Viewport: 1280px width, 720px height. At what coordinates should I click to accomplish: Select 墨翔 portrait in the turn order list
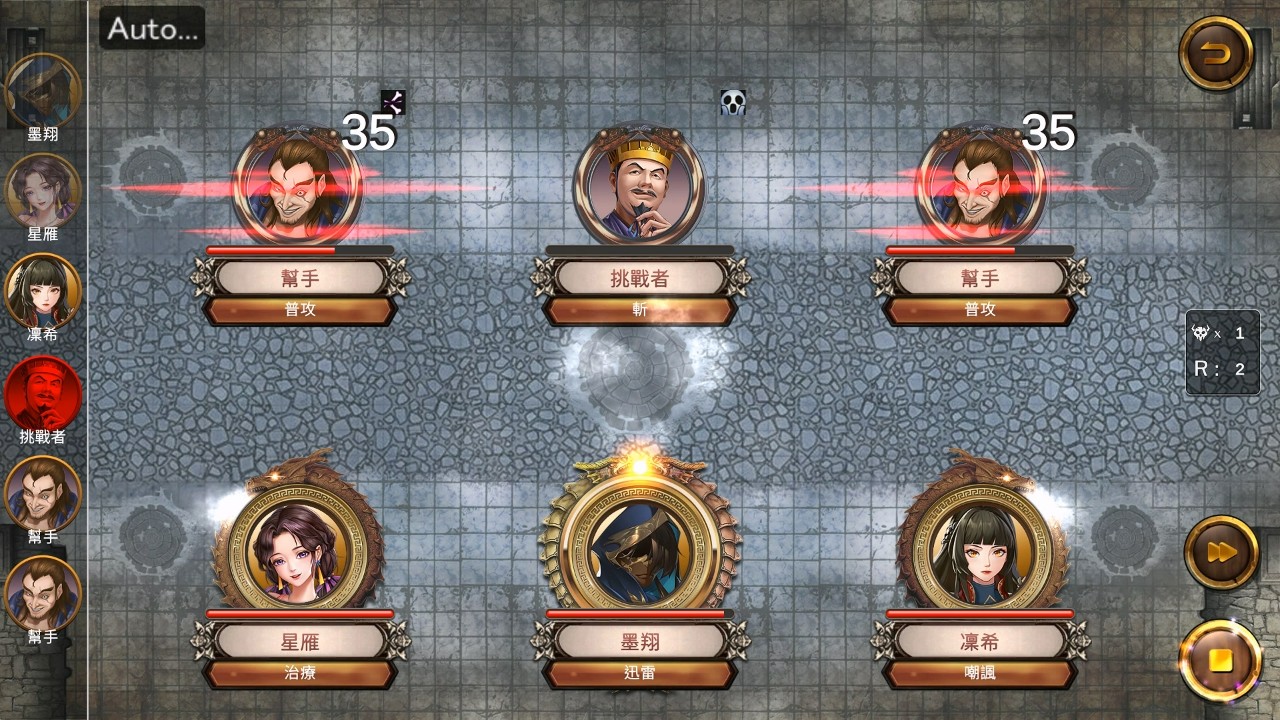pos(43,91)
